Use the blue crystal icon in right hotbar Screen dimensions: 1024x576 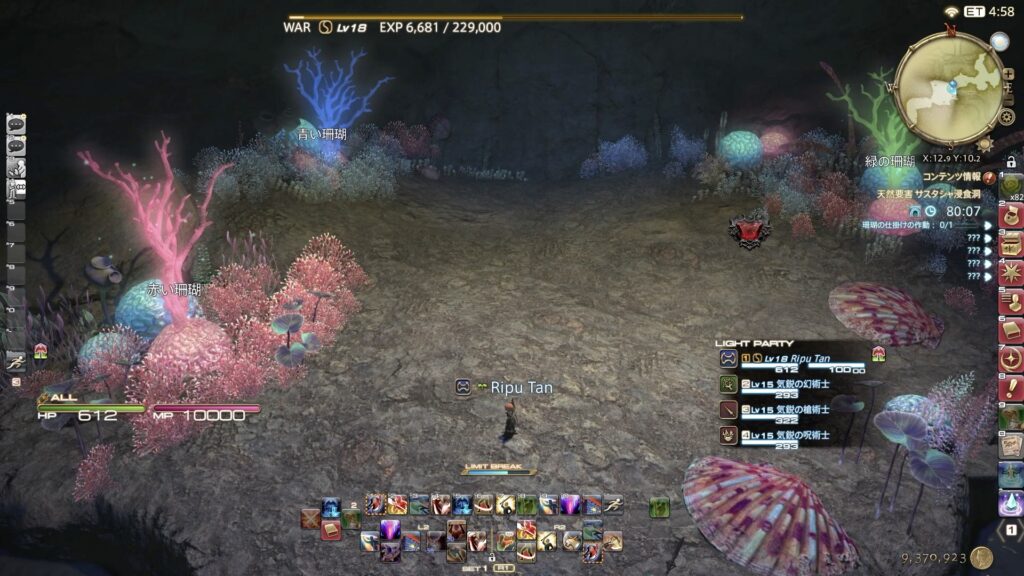point(1011,503)
